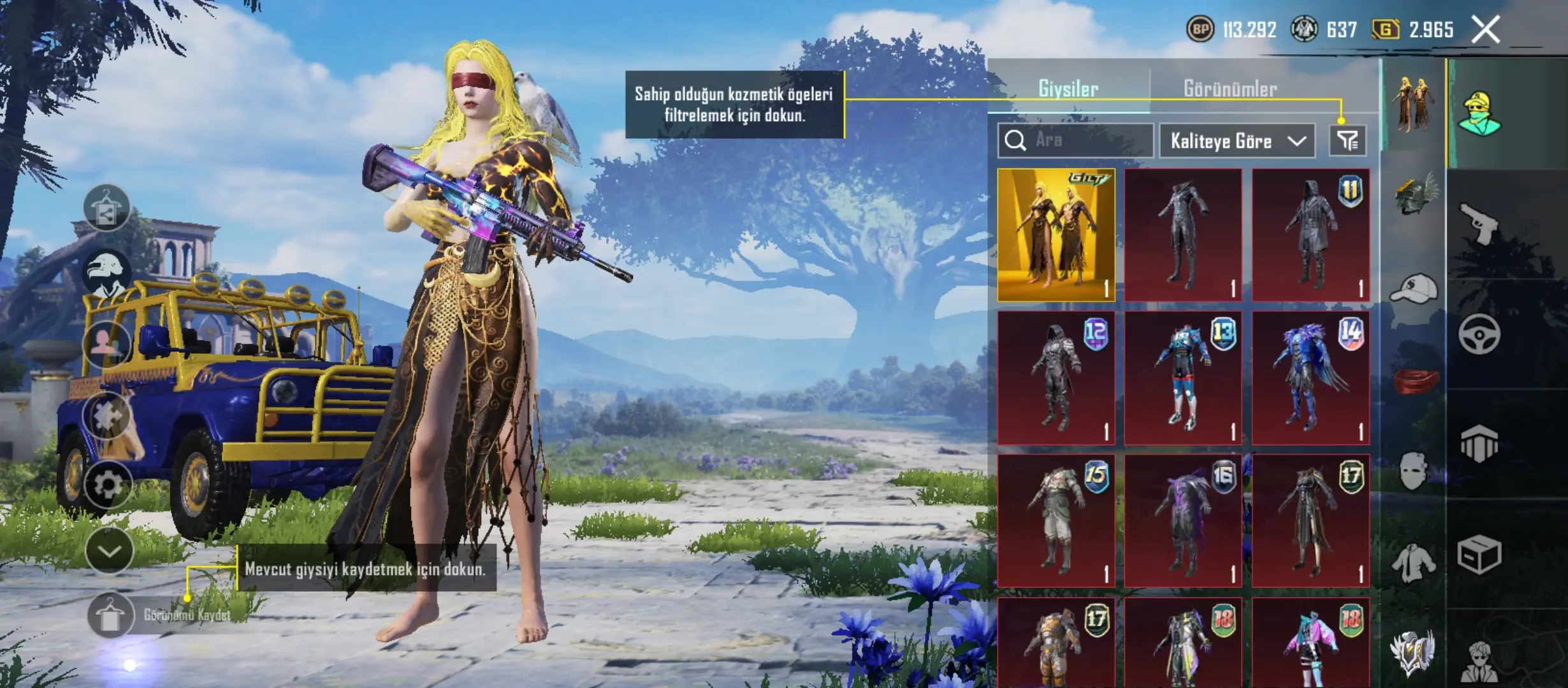Viewport: 1568px width, 688px height.
Task: Choose the outfit with the 12 badge
Action: tap(1056, 378)
